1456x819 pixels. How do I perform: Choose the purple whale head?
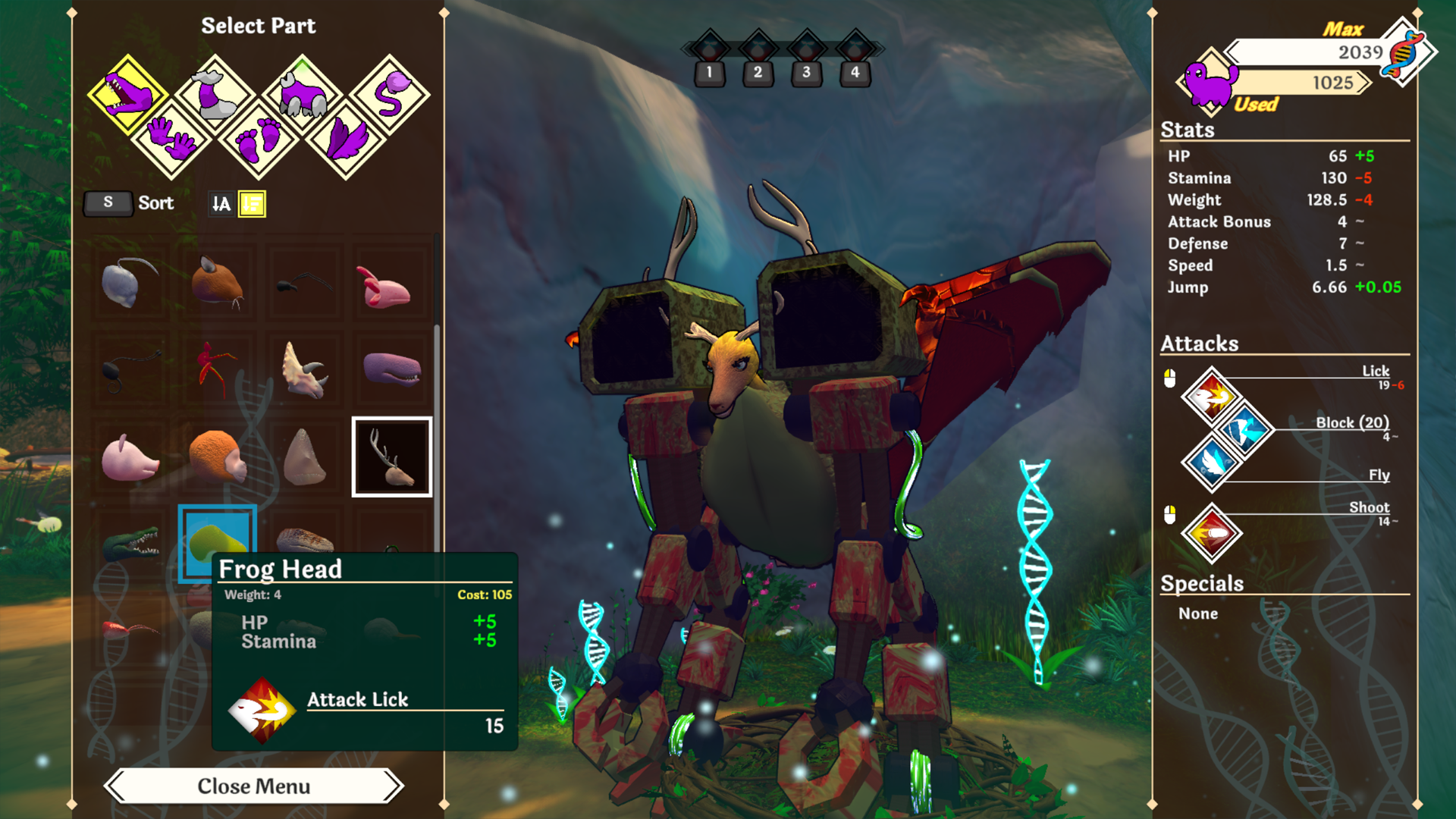[x=391, y=369]
